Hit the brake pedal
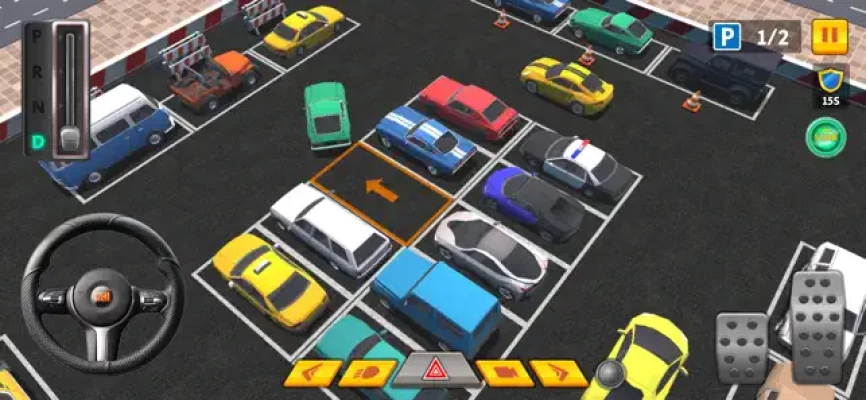This screenshot has height=400, width=866. (x=742, y=346)
